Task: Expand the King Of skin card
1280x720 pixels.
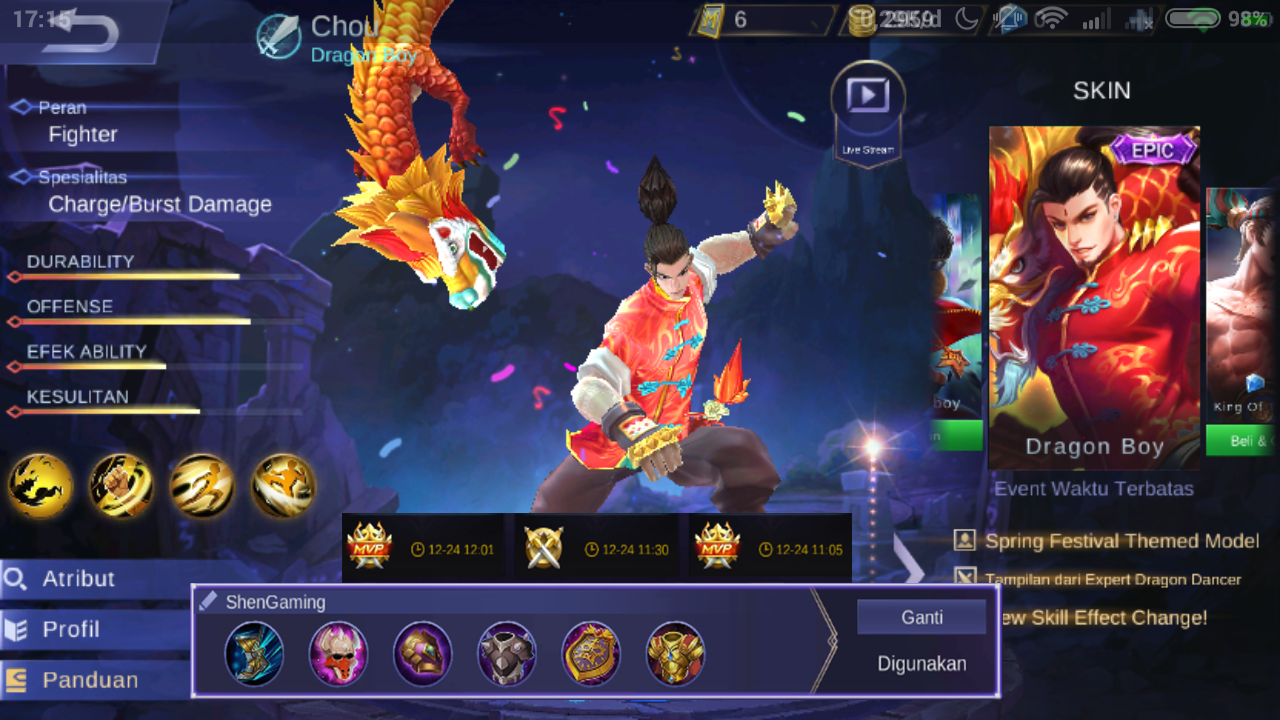Action: [1243, 300]
